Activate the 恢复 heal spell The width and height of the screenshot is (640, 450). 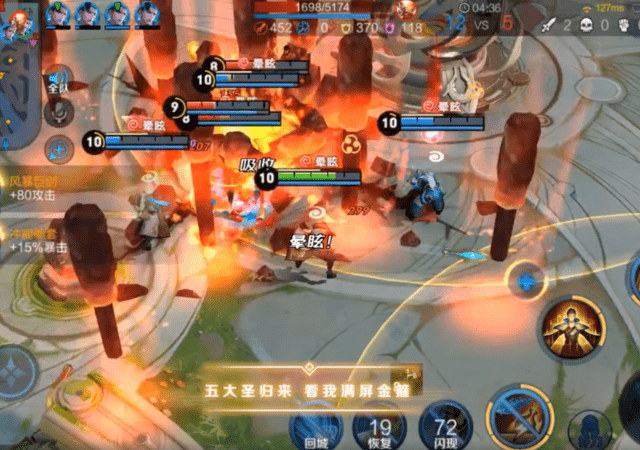click(x=379, y=427)
